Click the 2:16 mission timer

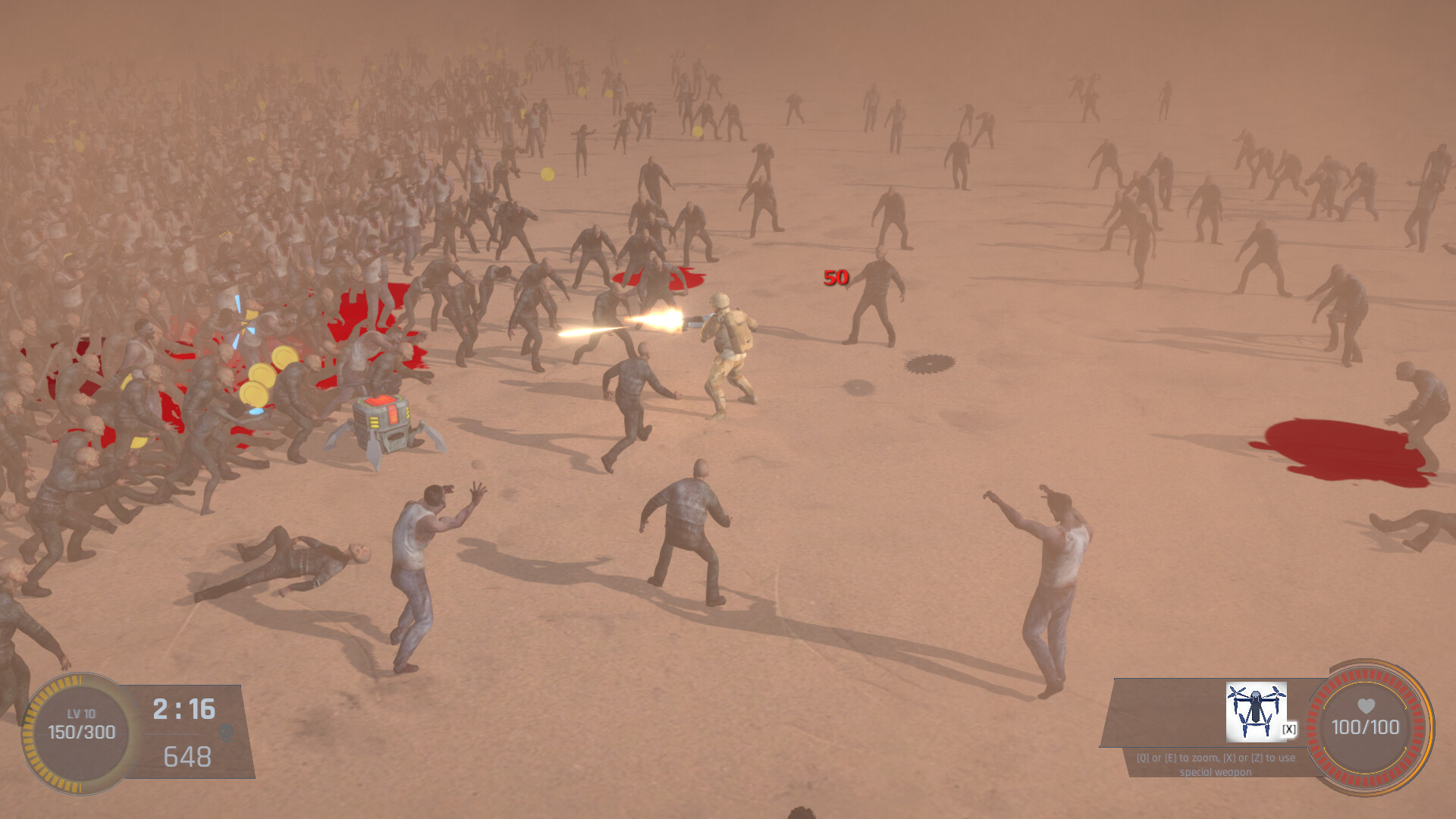click(x=183, y=708)
